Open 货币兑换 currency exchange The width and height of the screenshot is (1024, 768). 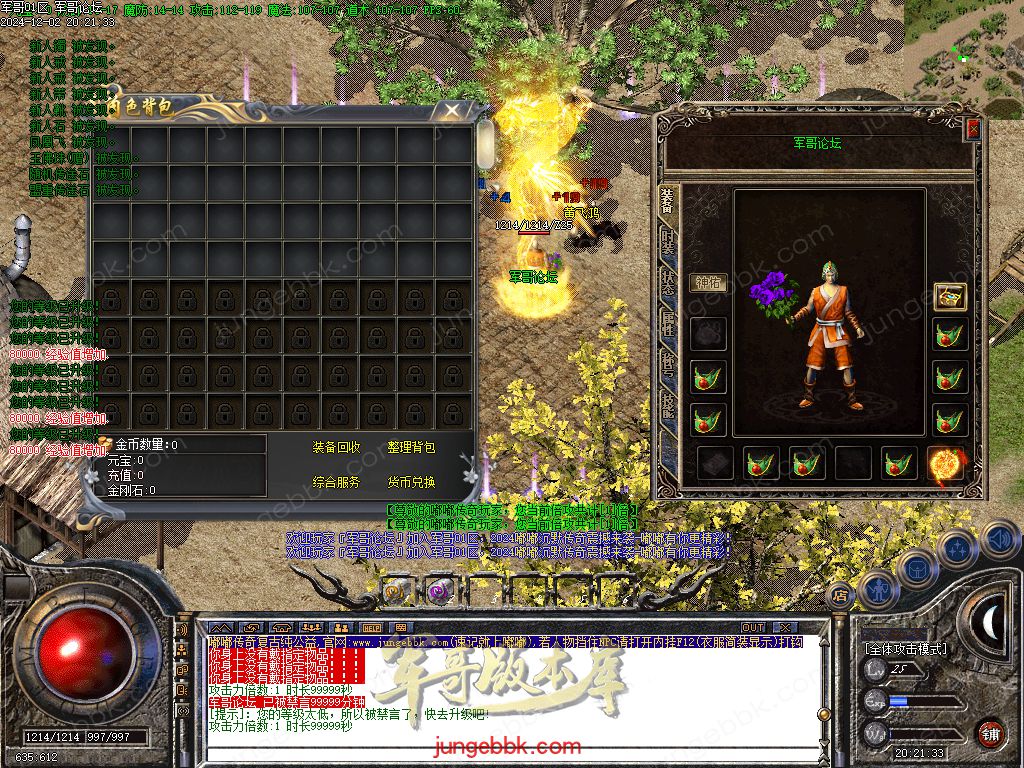[x=411, y=482]
